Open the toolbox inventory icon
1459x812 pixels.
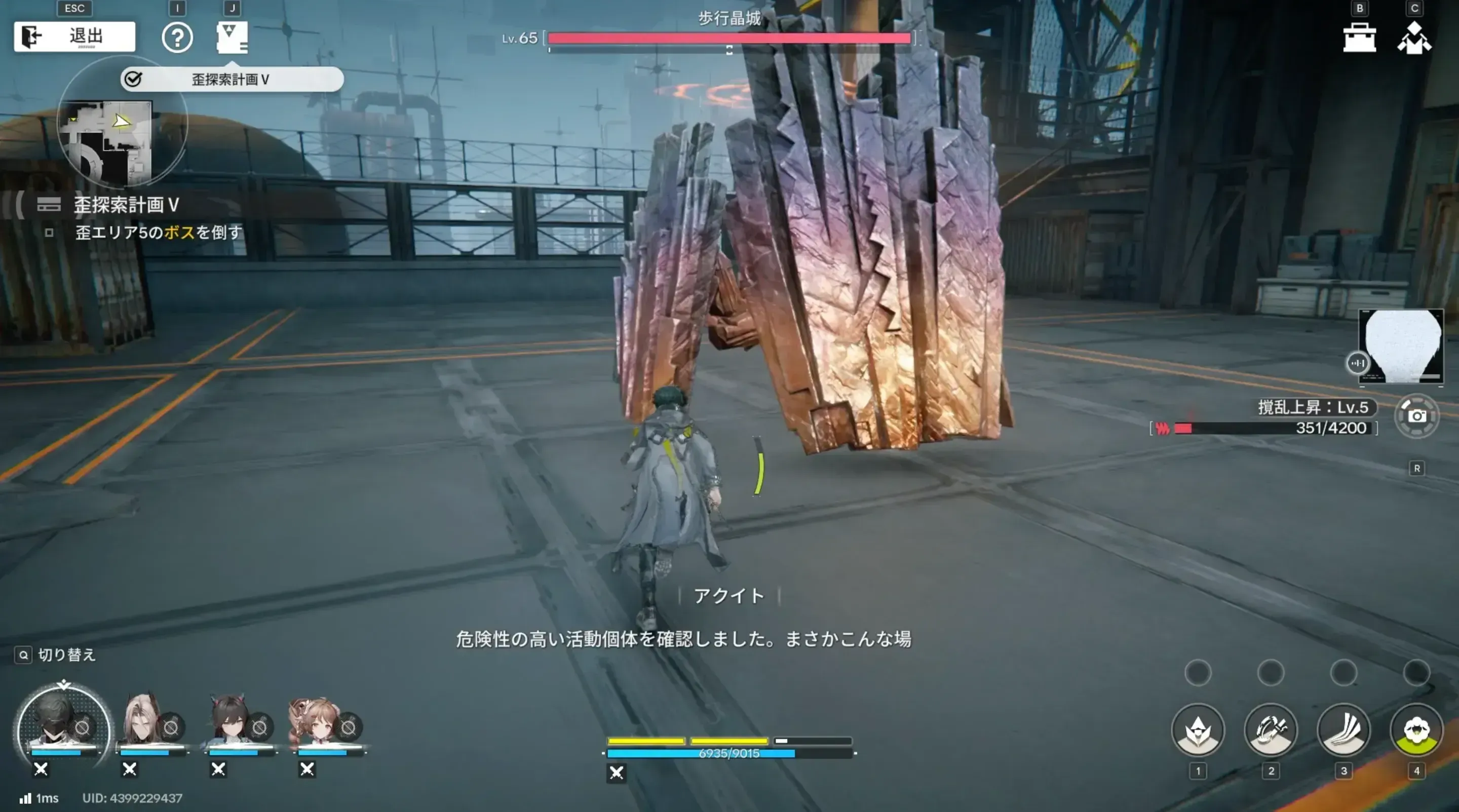[1359, 37]
